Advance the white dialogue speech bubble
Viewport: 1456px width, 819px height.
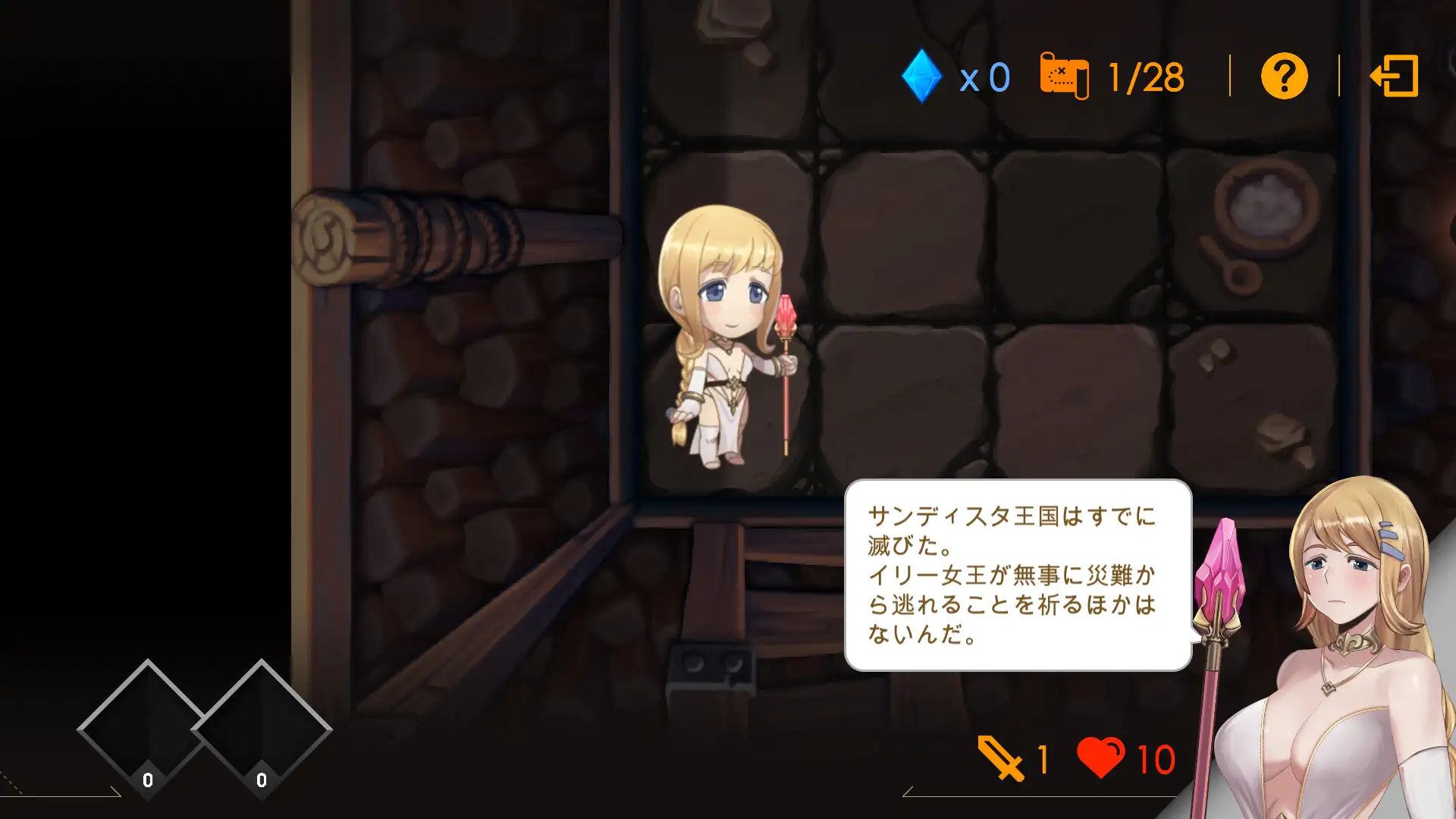point(1018,575)
